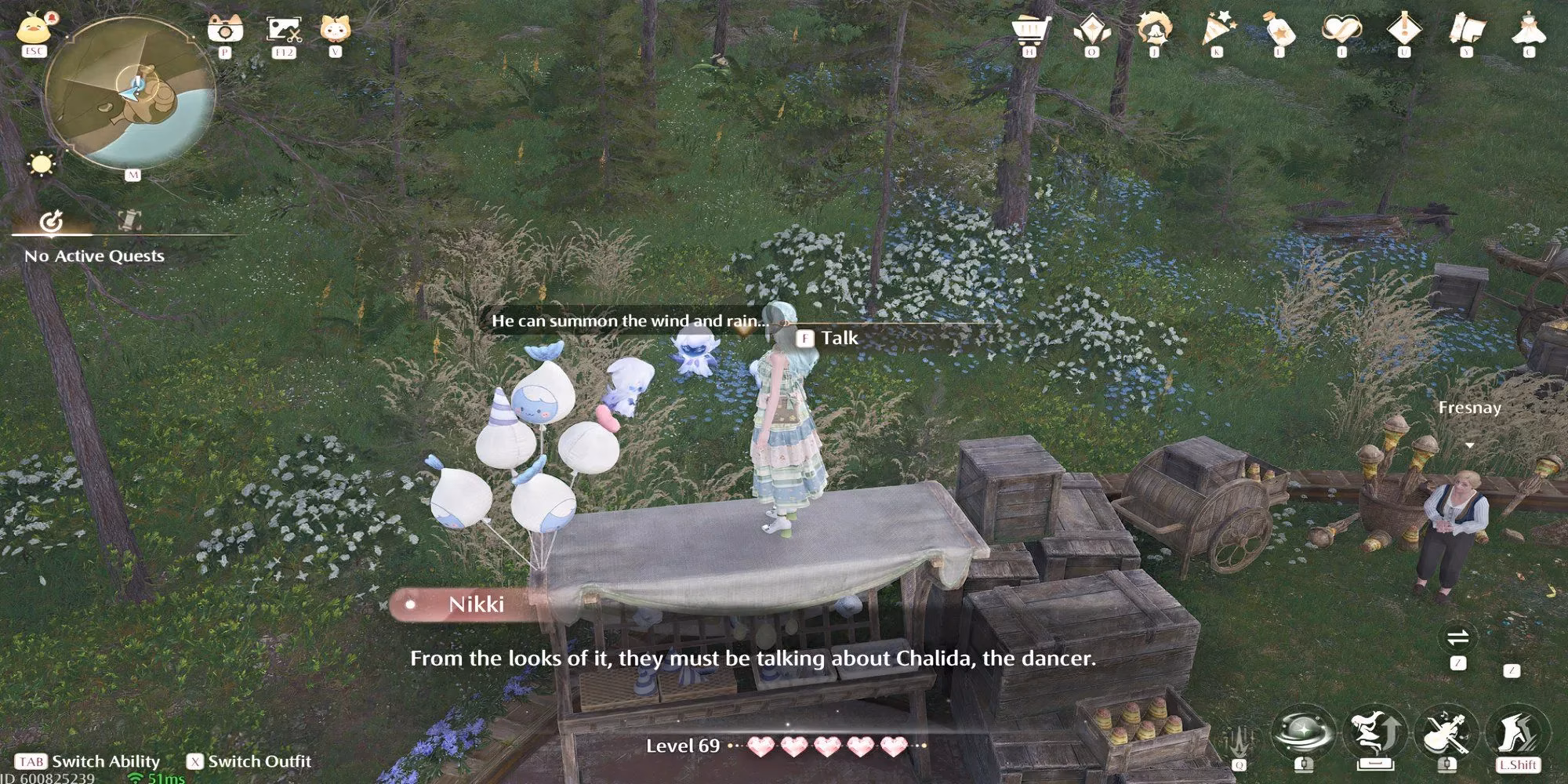Open the dress wardrobe menu
Screen dimensions: 1568x784
[1529, 31]
